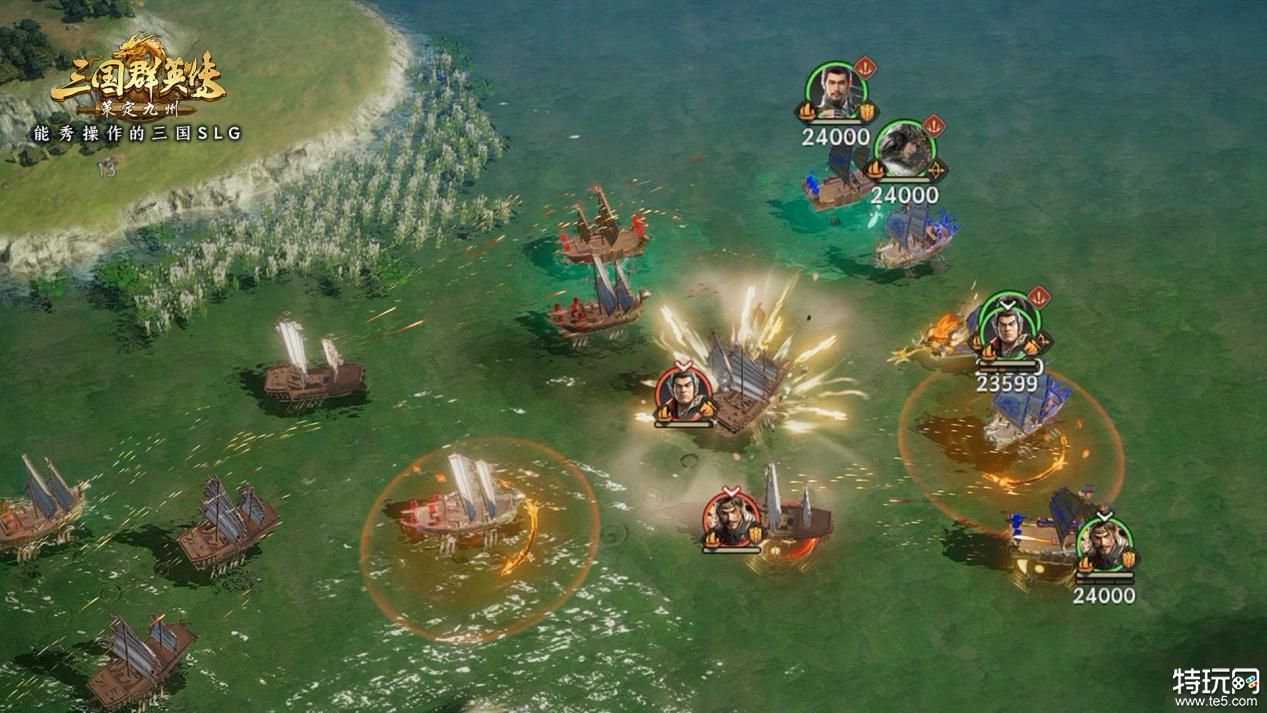Pick the green-ringed general with shield and red diamond badges
Viewport: 1267px width, 713px height.
point(836,92)
